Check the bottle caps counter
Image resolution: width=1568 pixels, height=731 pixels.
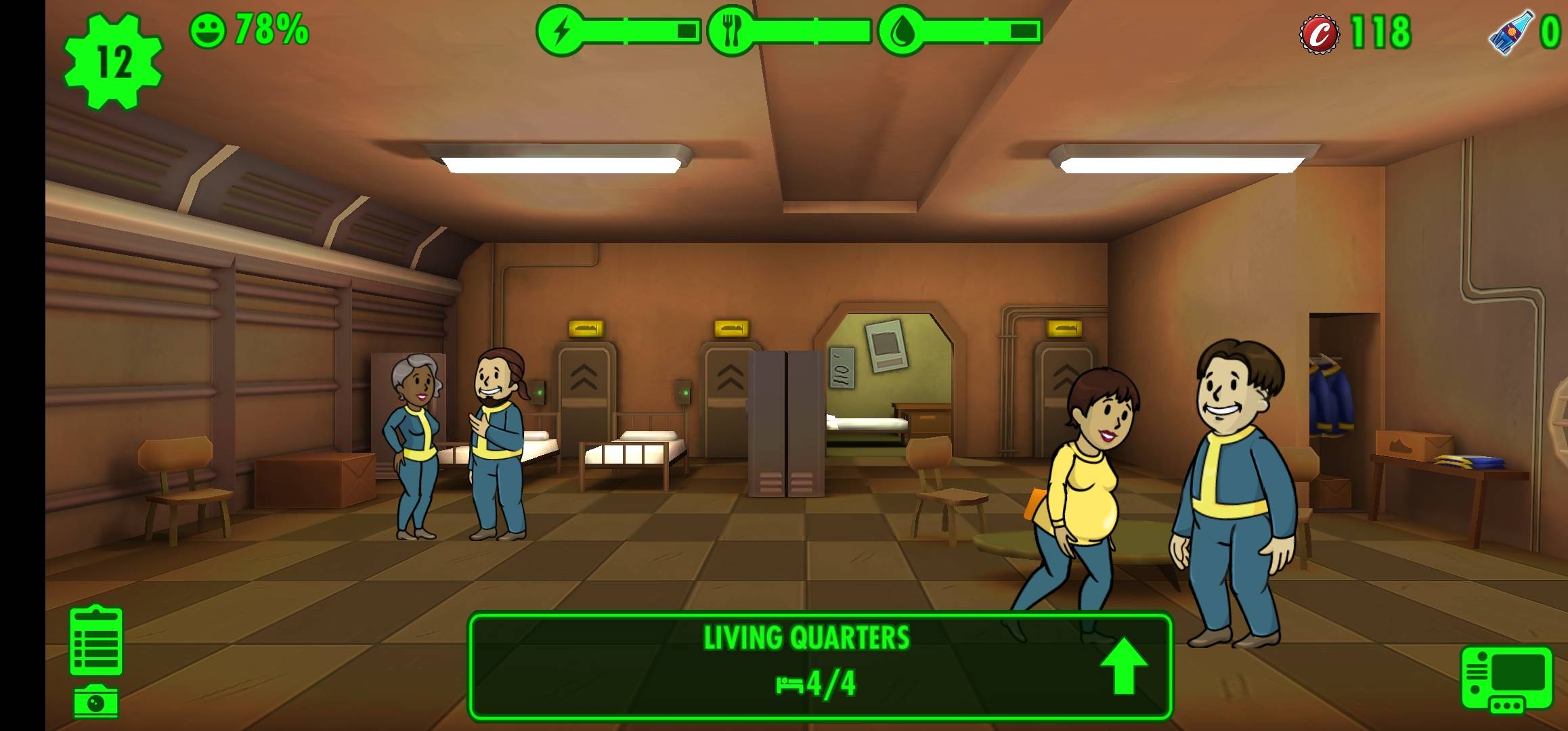(1356, 32)
